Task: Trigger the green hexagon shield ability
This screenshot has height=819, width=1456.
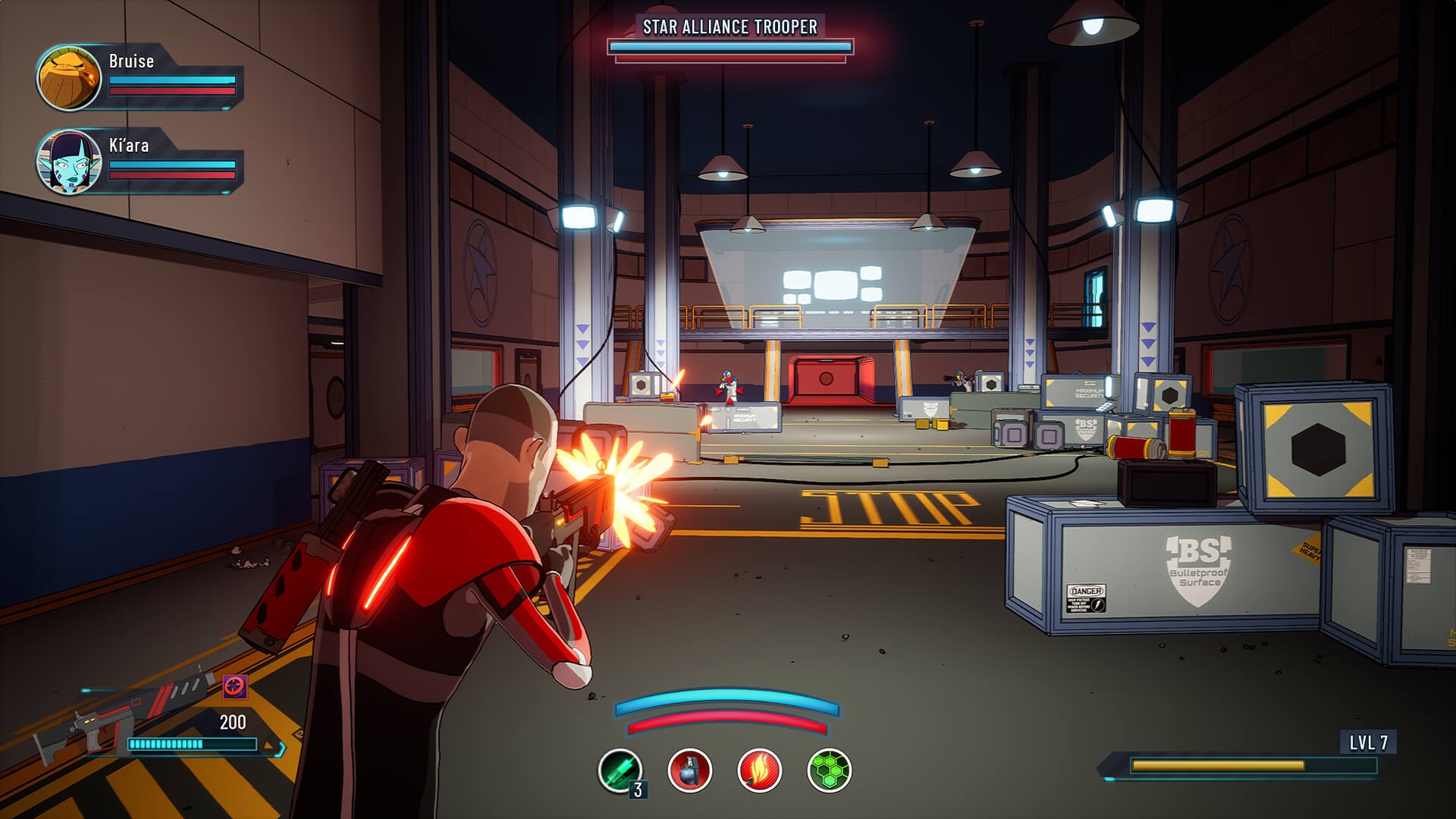Action: (x=829, y=770)
